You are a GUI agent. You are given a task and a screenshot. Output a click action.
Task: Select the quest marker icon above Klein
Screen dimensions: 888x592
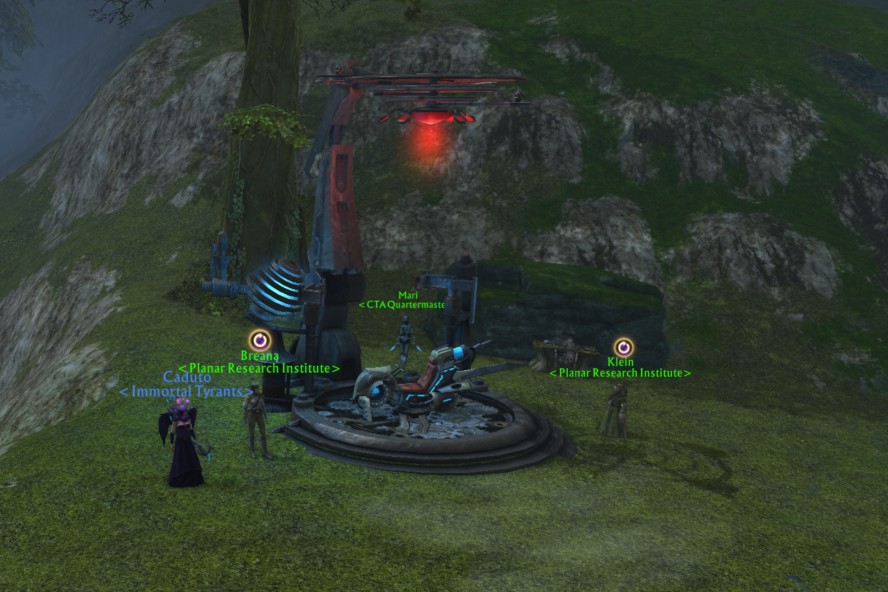coord(624,347)
